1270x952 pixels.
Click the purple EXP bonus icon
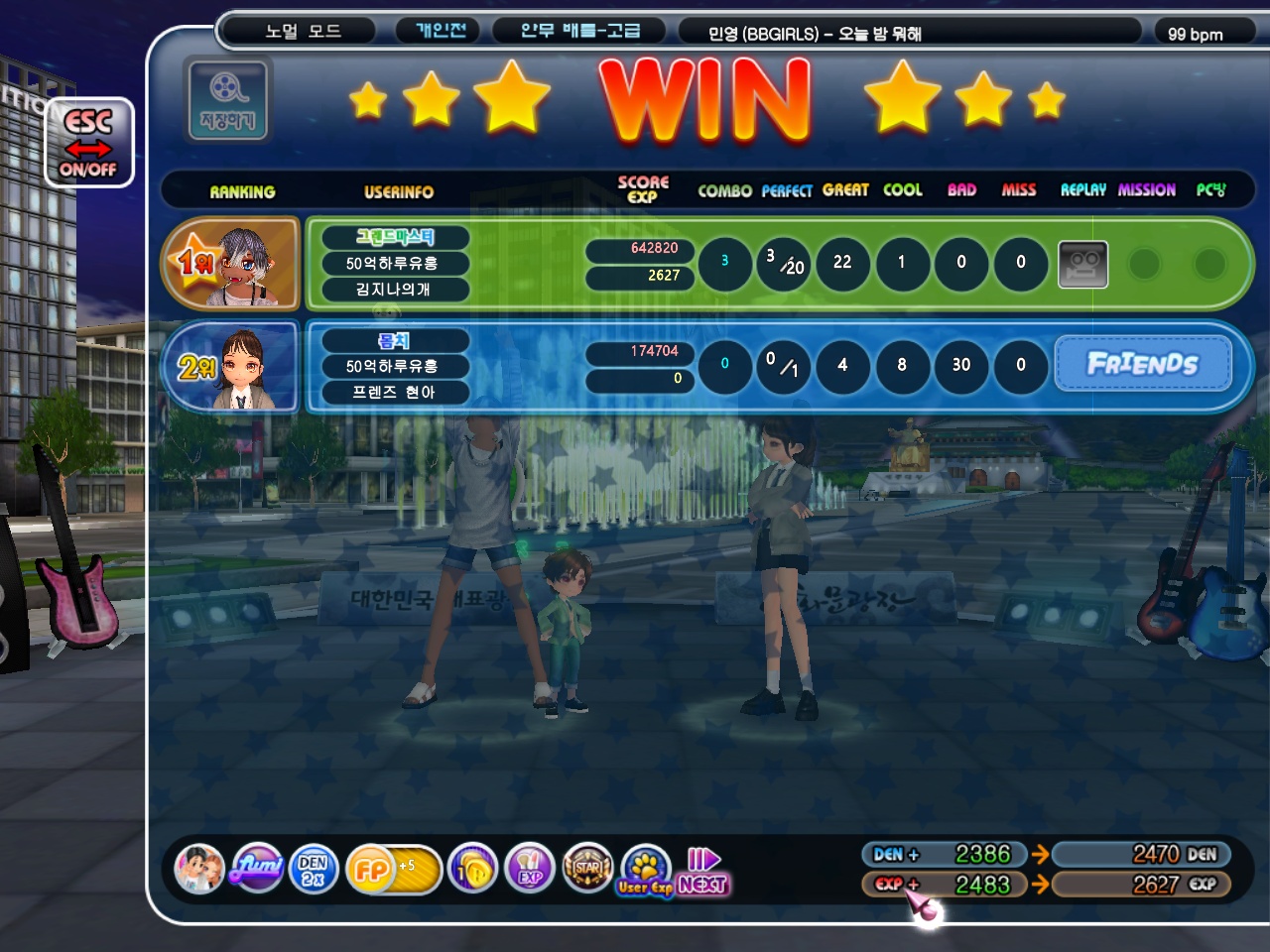click(x=530, y=869)
